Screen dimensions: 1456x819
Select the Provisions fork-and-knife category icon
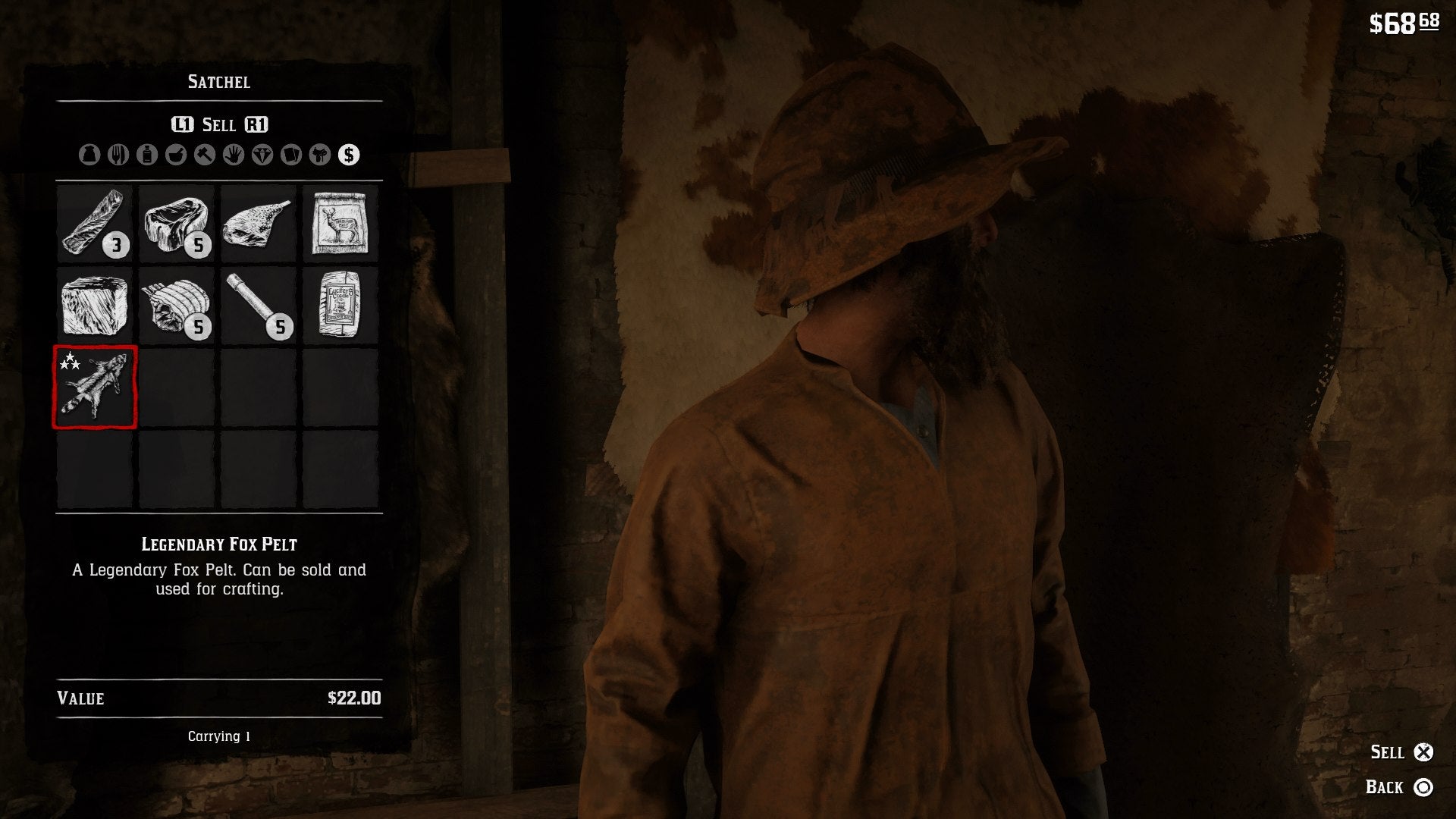pos(118,155)
